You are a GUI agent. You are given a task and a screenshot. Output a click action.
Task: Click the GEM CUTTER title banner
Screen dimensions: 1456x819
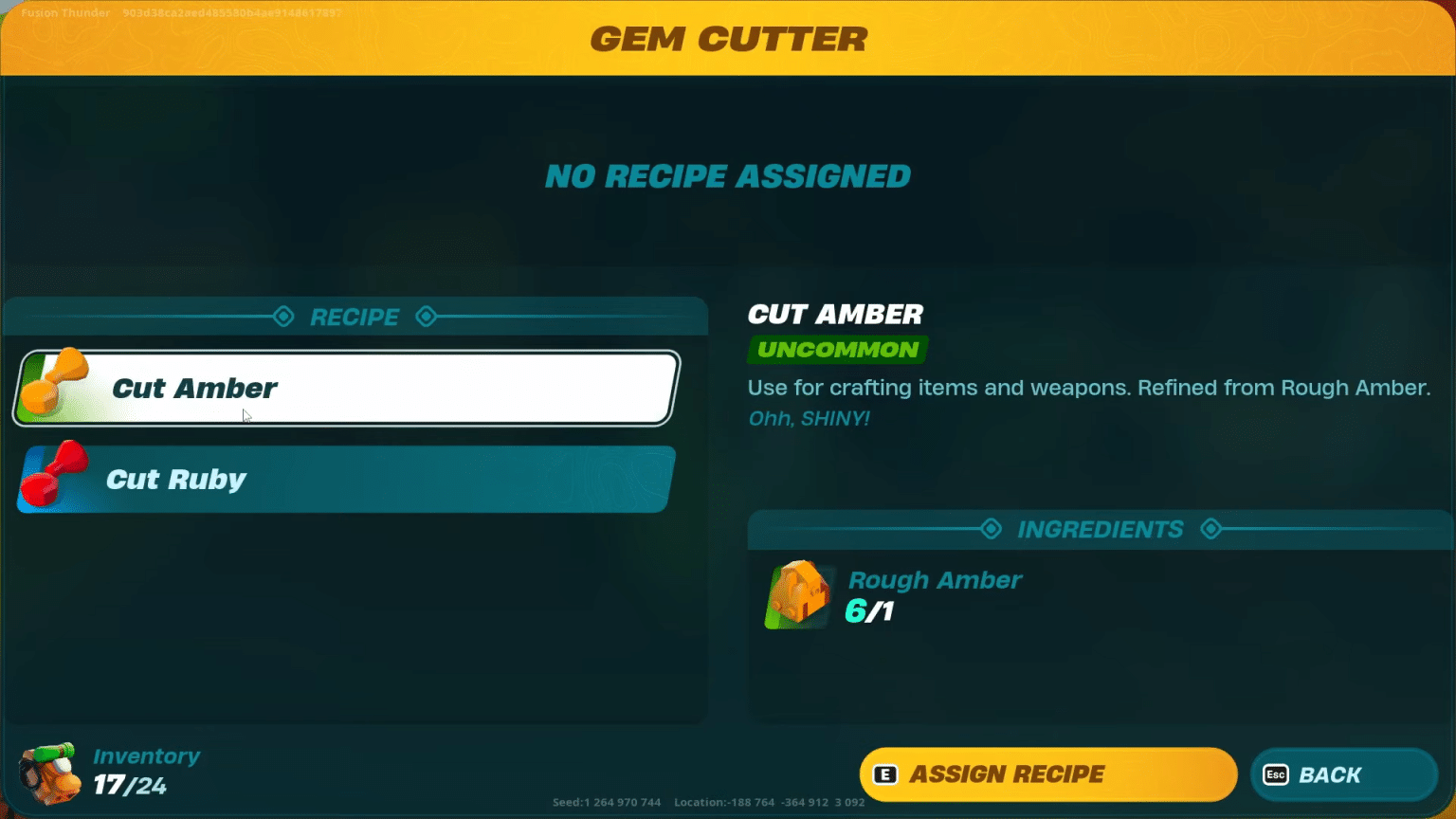pyautogui.click(x=728, y=38)
